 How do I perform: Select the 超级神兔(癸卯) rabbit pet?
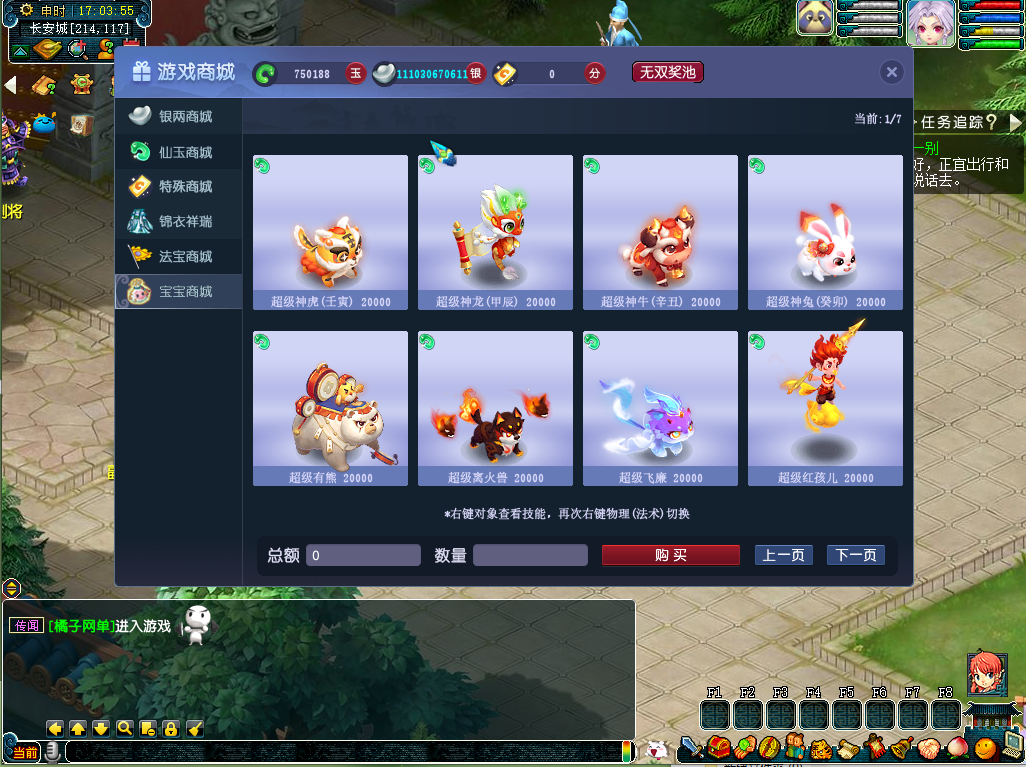825,231
